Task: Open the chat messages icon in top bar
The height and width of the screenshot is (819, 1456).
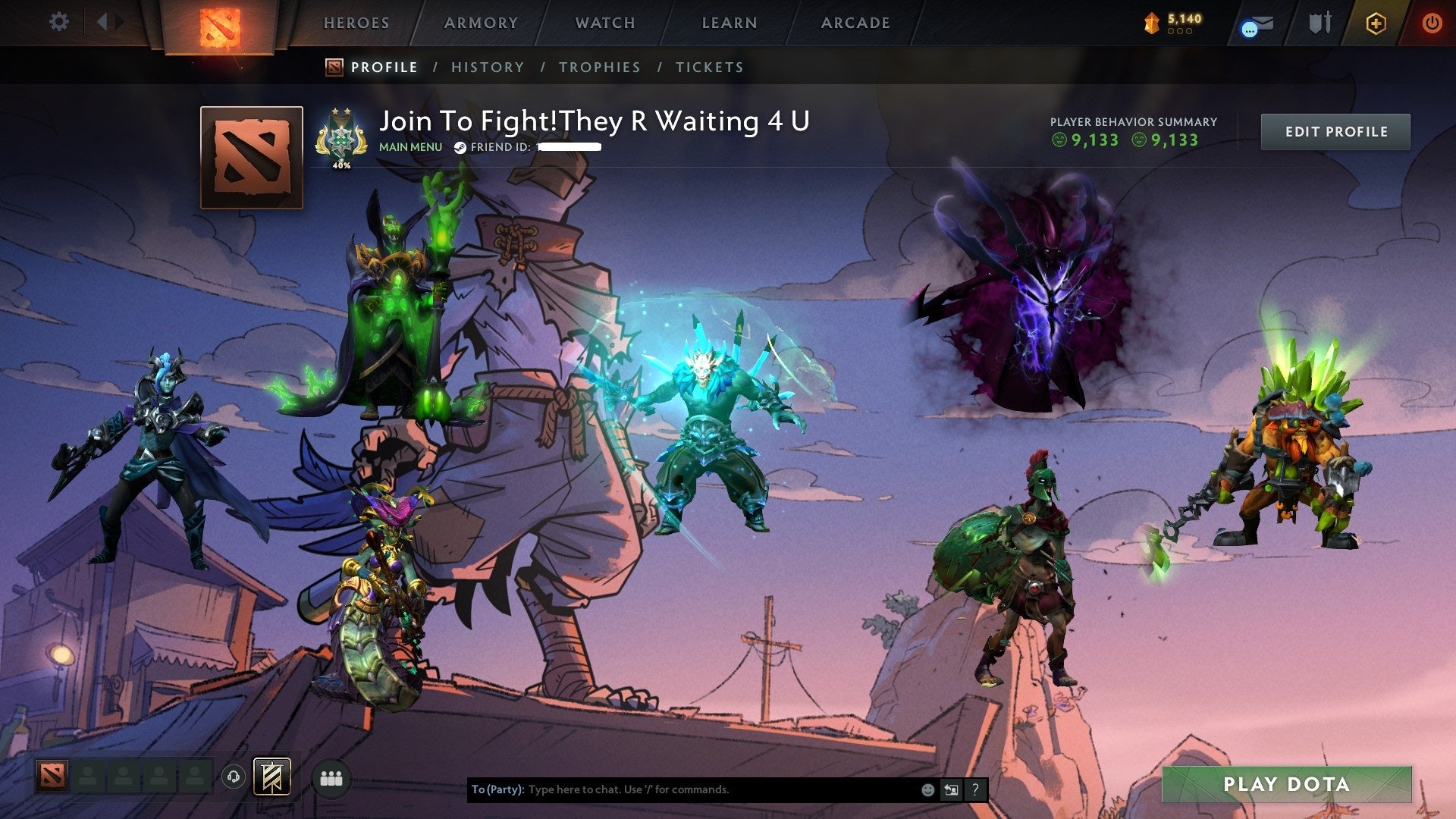Action: click(x=1255, y=24)
